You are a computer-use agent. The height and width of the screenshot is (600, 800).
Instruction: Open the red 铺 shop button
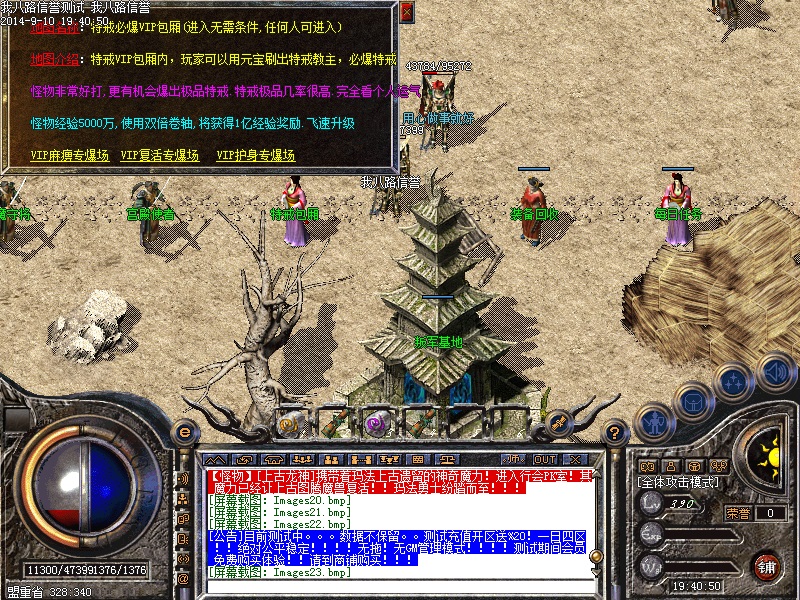pyautogui.click(x=767, y=565)
